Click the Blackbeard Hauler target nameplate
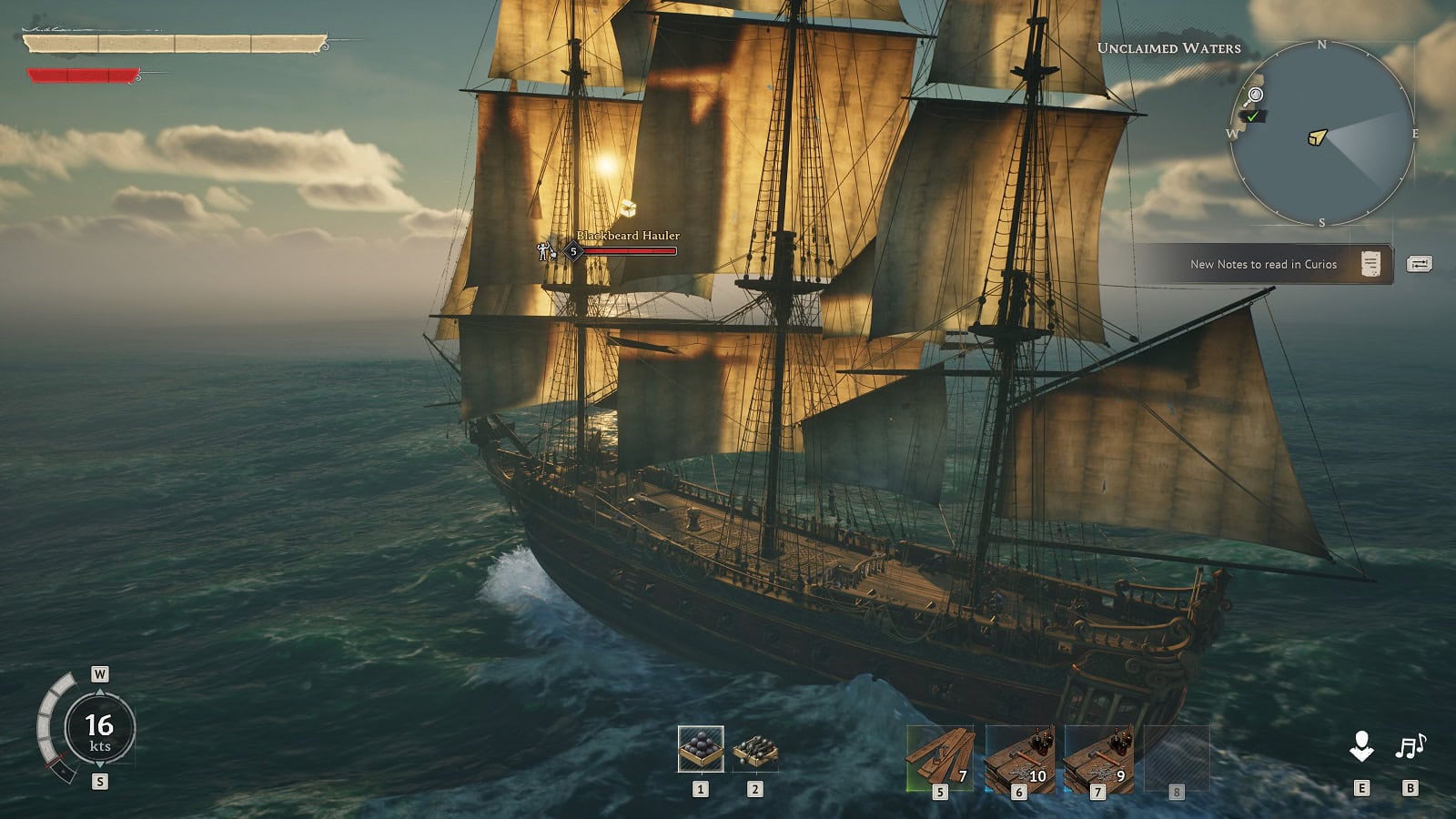The image size is (1456, 819). 628,237
